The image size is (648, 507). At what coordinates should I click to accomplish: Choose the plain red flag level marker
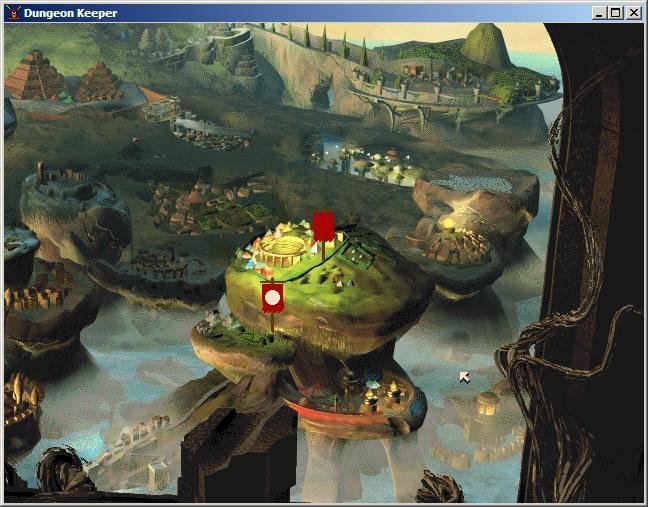(x=323, y=225)
